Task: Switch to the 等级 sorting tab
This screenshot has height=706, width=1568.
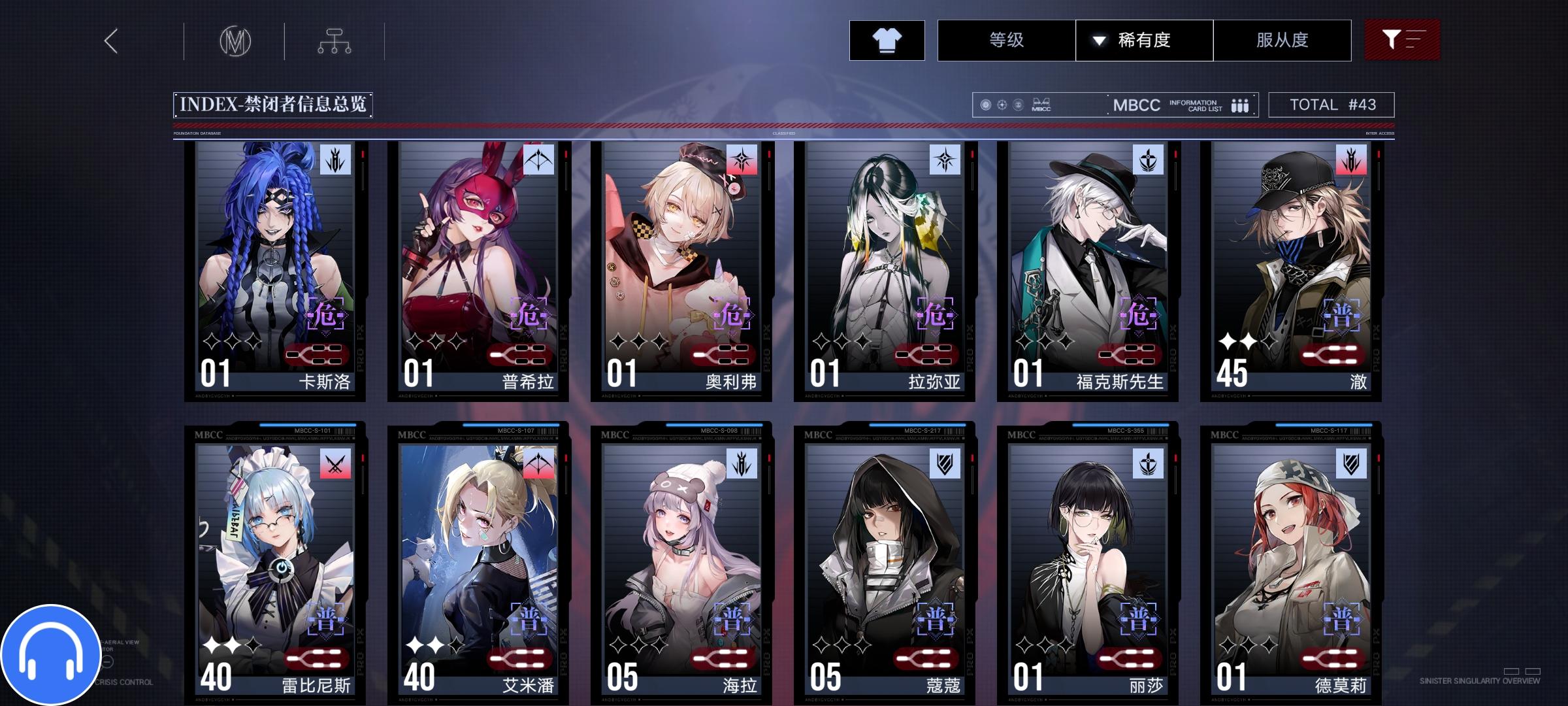Action: 1004,40
